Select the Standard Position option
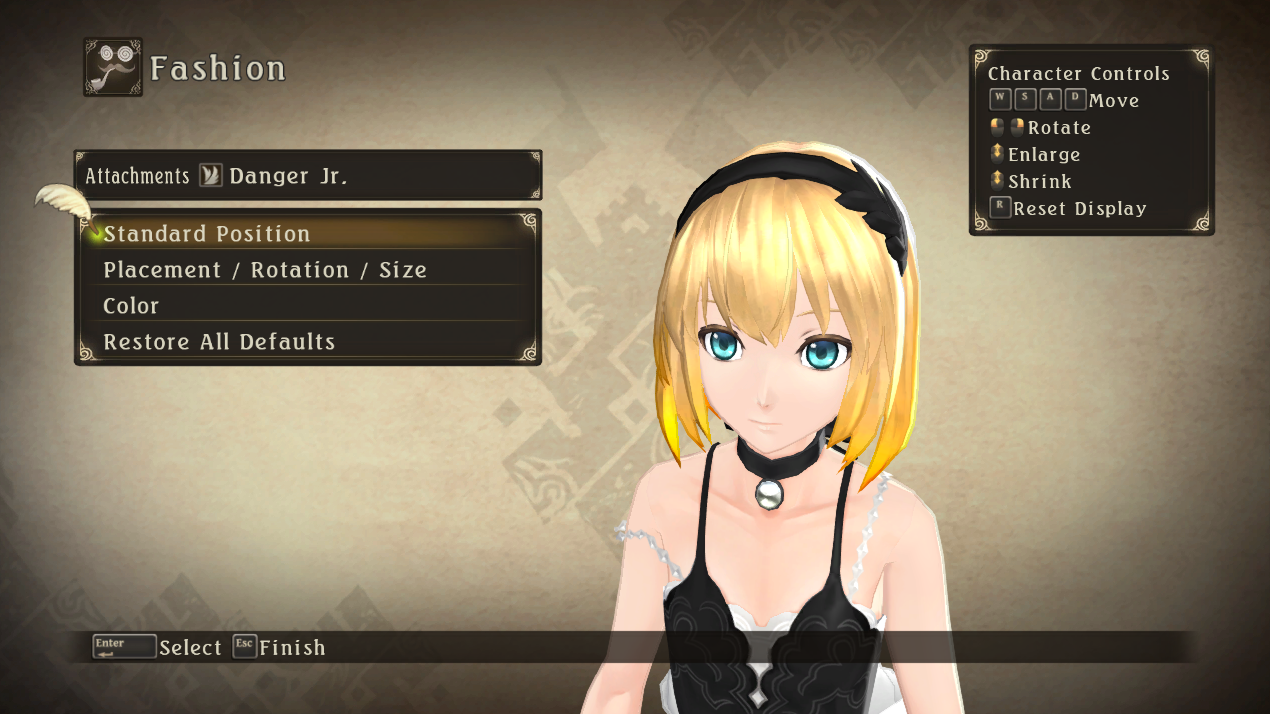The height and width of the screenshot is (714, 1270). (x=207, y=234)
